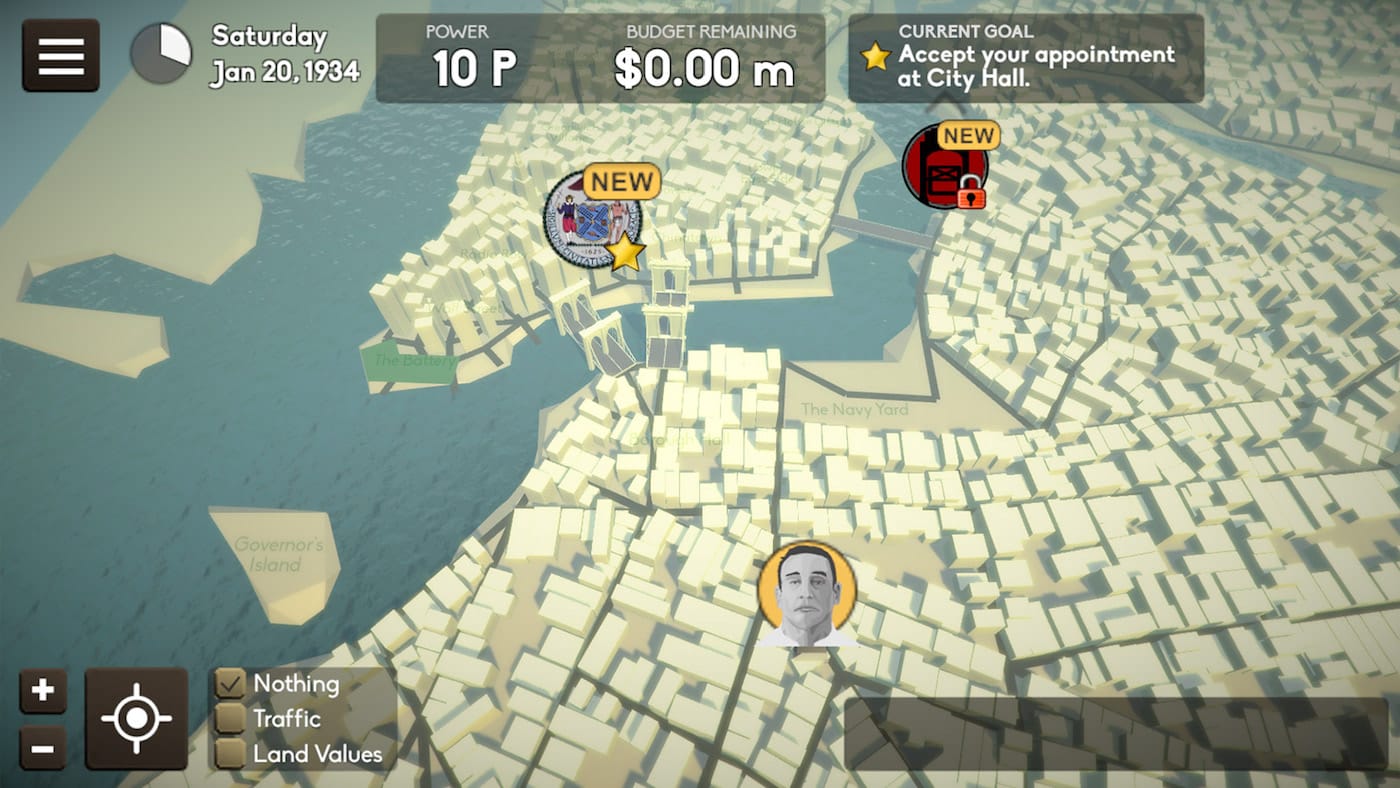This screenshot has height=788, width=1400.
Task: Zoom in with the plus button
Action: (x=43, y=688)
